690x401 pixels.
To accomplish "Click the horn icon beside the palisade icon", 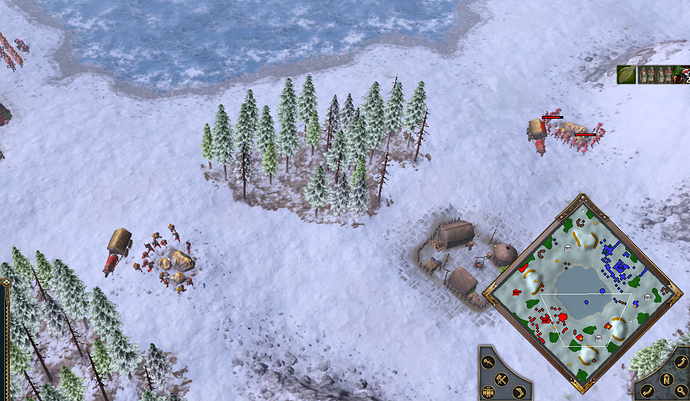I will [x=519, y=392].
